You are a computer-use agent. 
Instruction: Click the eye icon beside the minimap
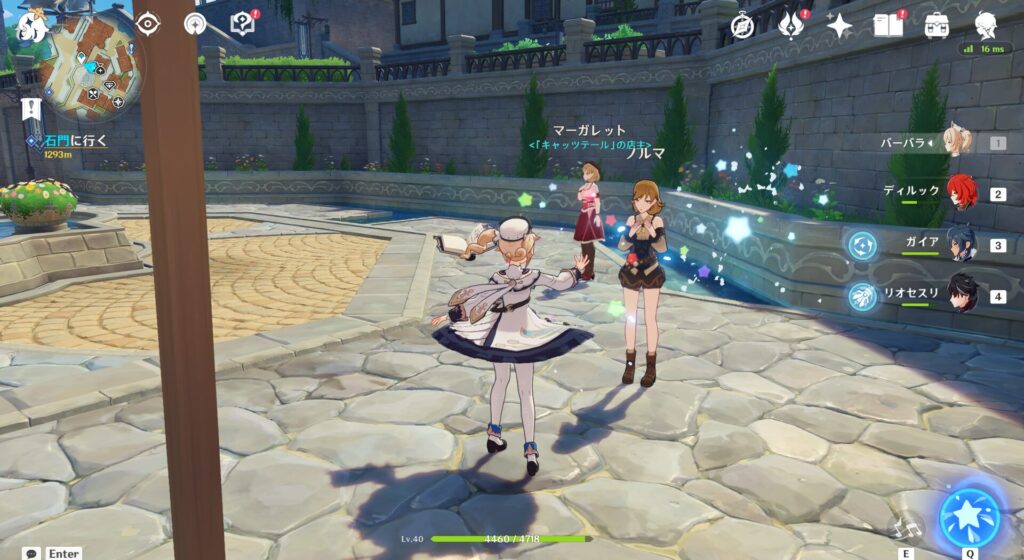click(147, 23)
